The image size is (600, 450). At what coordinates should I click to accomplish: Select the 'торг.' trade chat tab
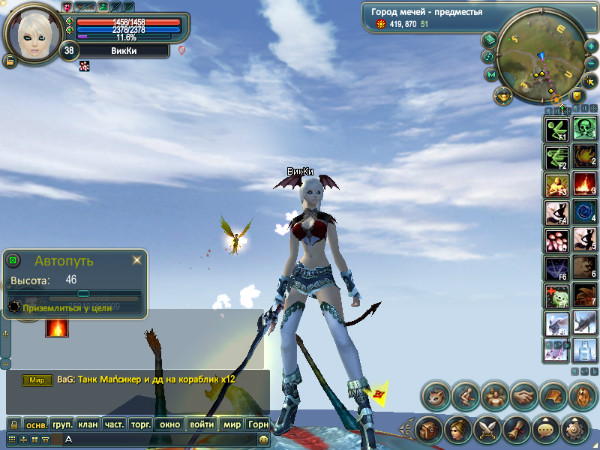142,424
